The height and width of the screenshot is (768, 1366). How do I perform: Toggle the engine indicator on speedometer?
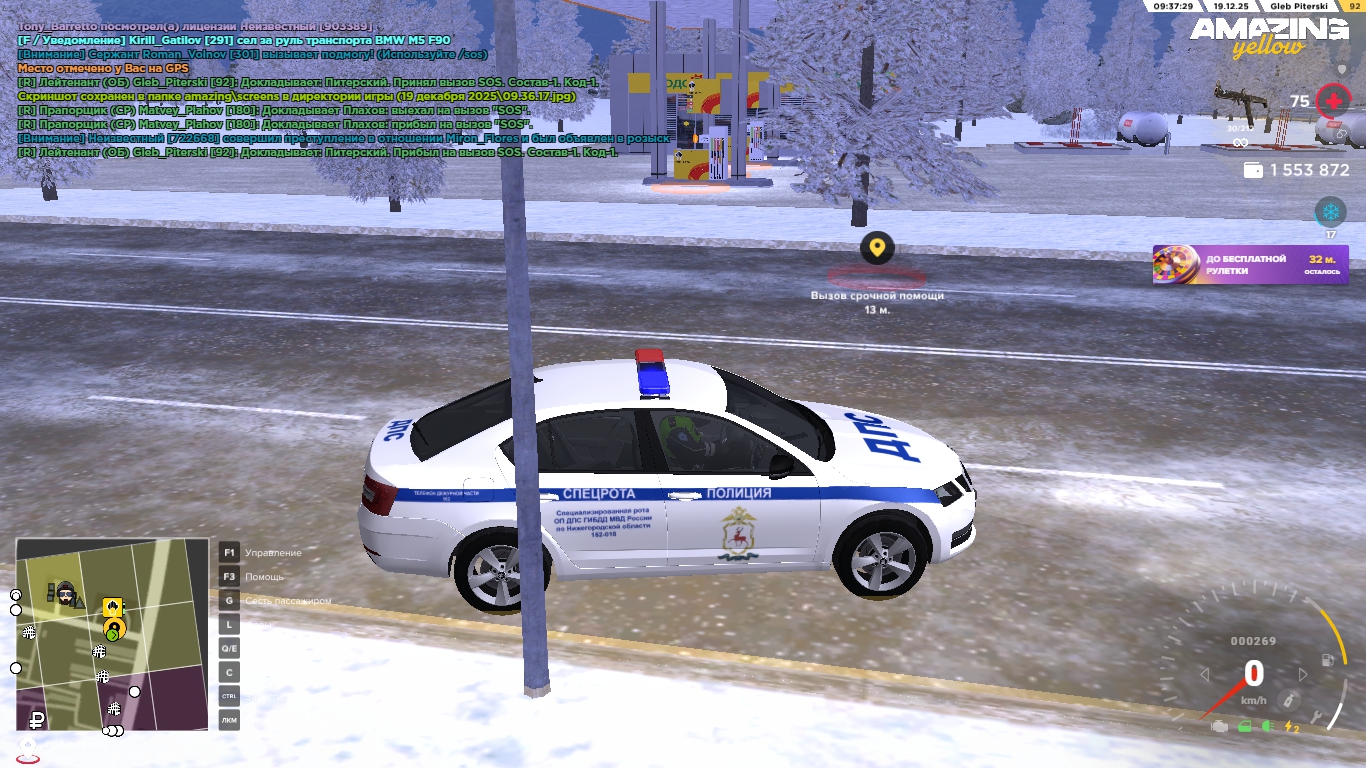click(1219, 727)
